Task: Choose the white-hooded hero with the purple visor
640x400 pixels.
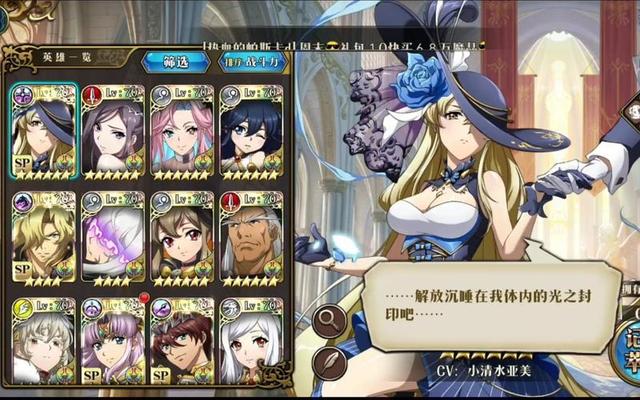Action: click(x=112, y=237)
